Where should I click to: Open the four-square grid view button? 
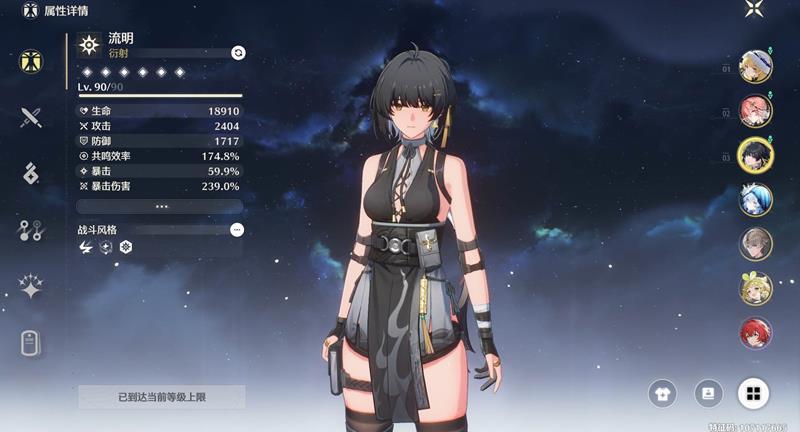(752, 393)
